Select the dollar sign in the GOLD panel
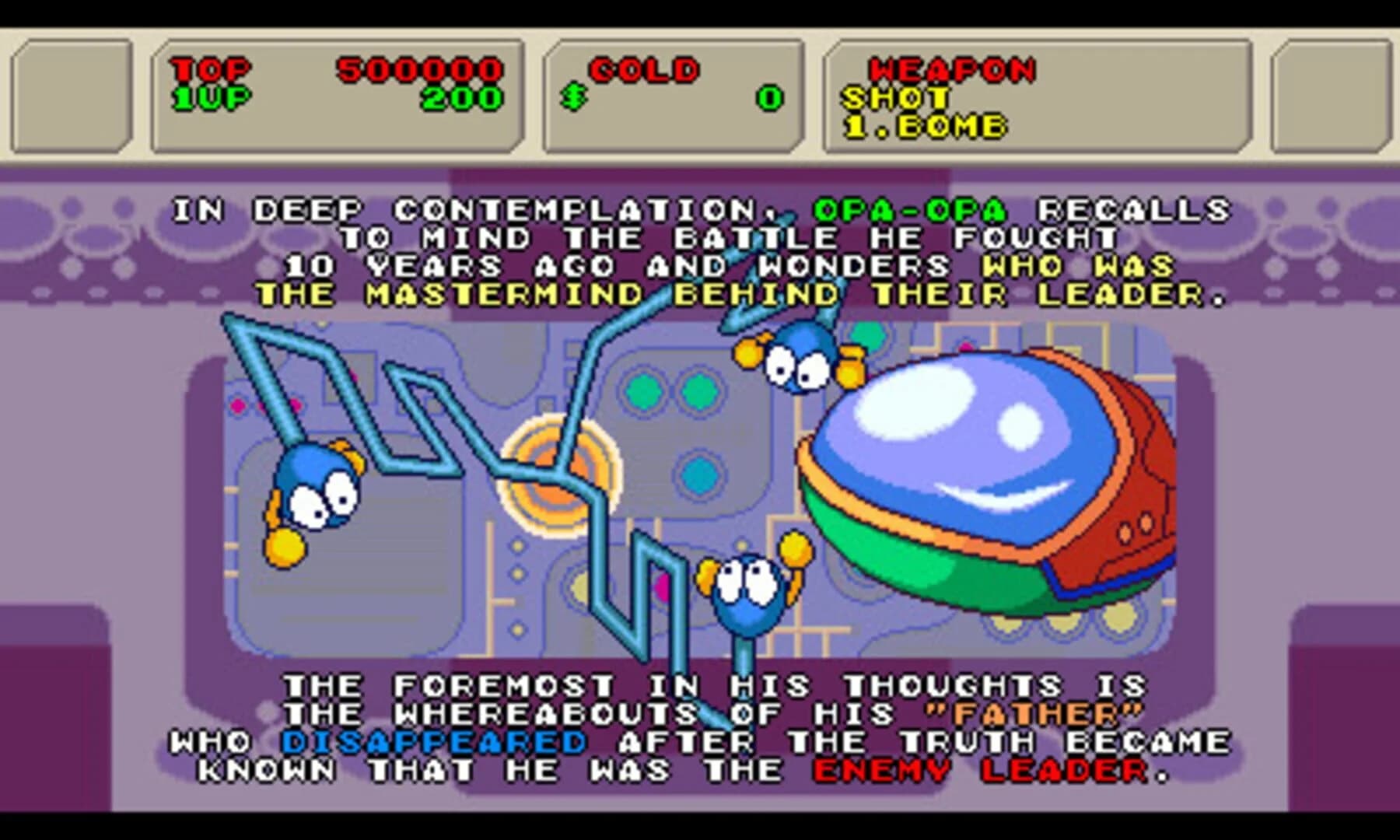Image resolution: width=1400 pixels, height=840 pixels. 573,97
